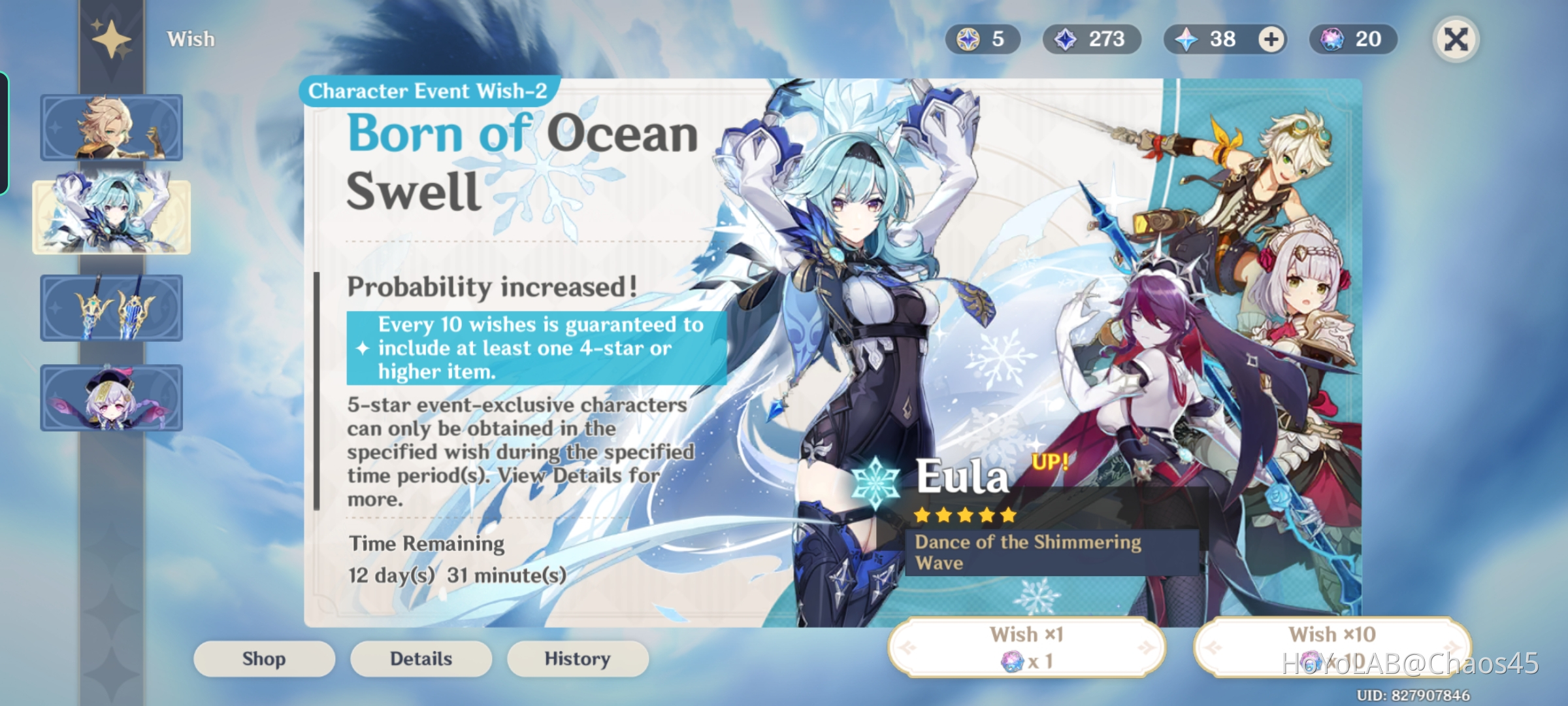
Task: Switch to the Wanderlust Invocation standard banner
Action: click(x=112, y=397)
